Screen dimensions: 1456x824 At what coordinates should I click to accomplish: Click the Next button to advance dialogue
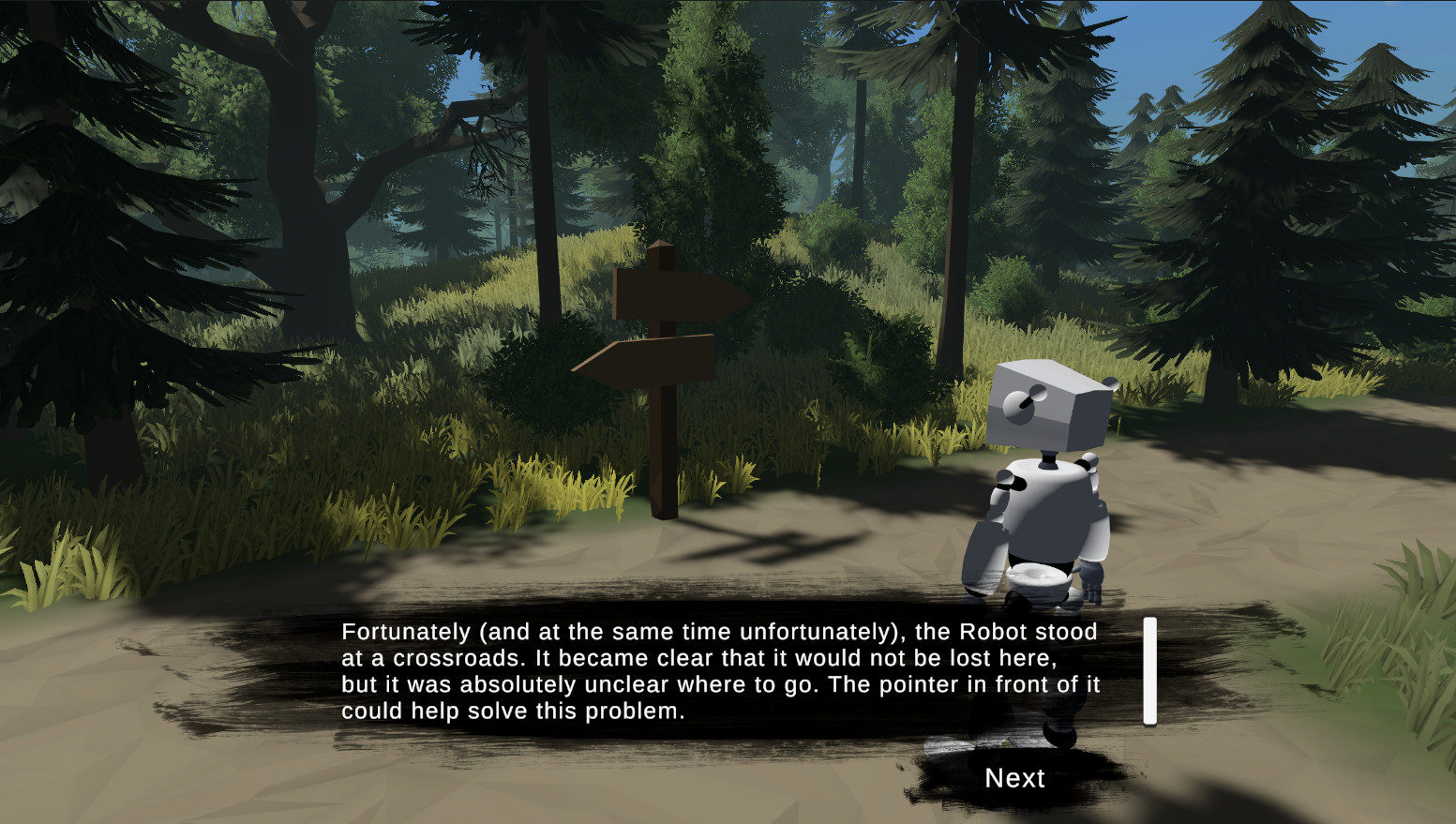pyautogui.click(x=1014, y=778)
